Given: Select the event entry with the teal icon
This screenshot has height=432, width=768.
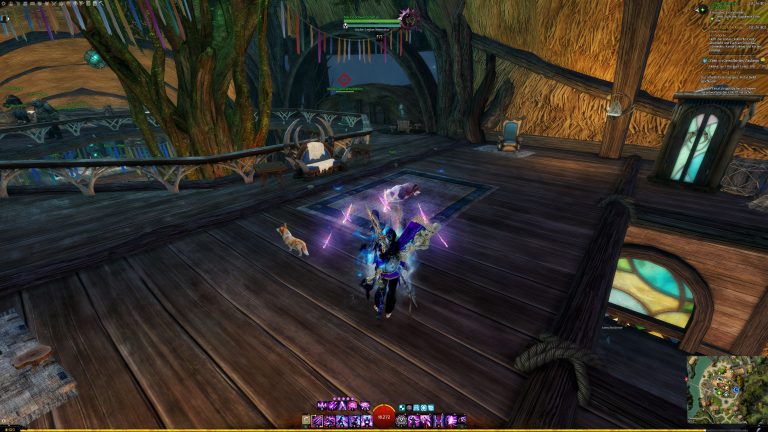Looking at the screenshot, I should (704, 61).
